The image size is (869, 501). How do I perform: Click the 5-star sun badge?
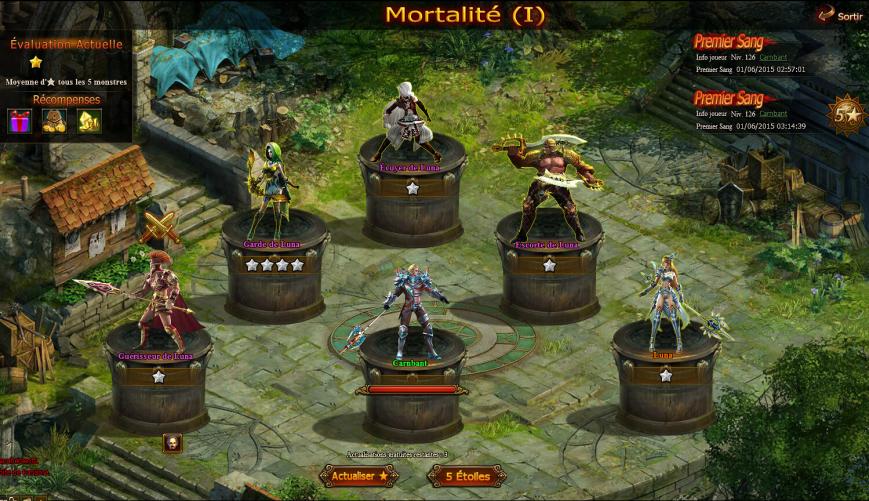click(847, 114)
